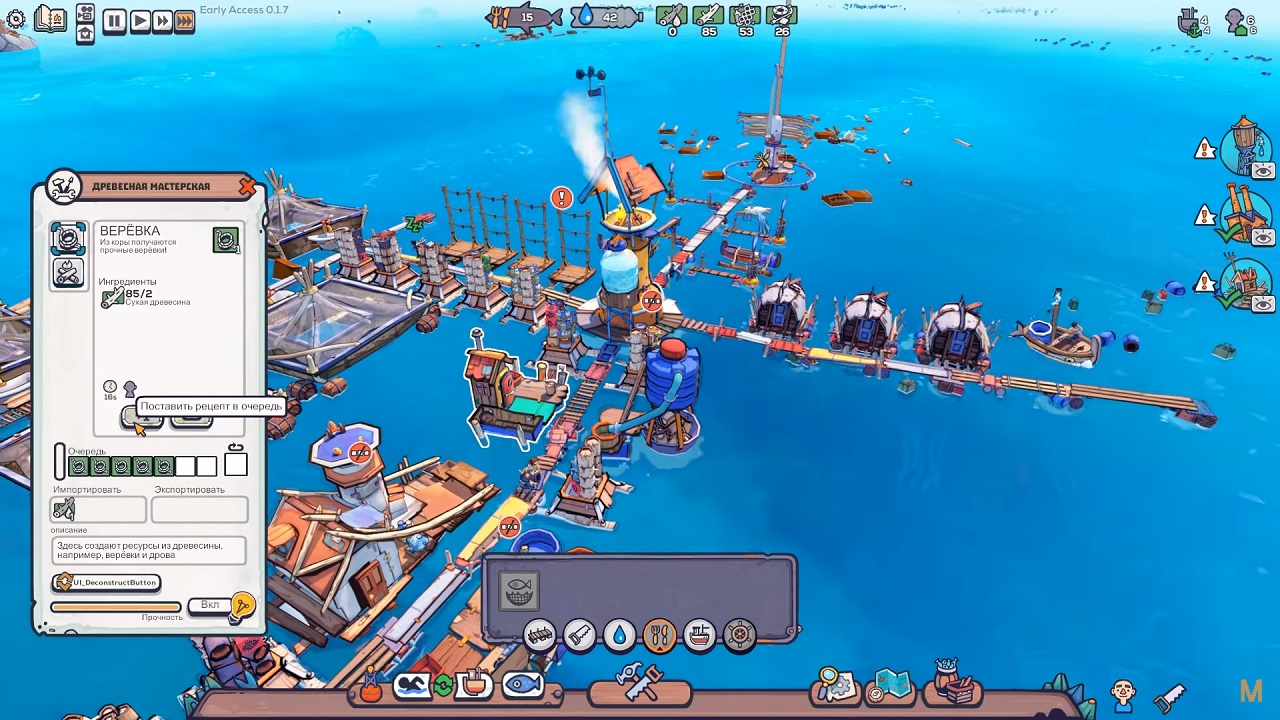Open the recipe journal book

(x=49, y=18)
